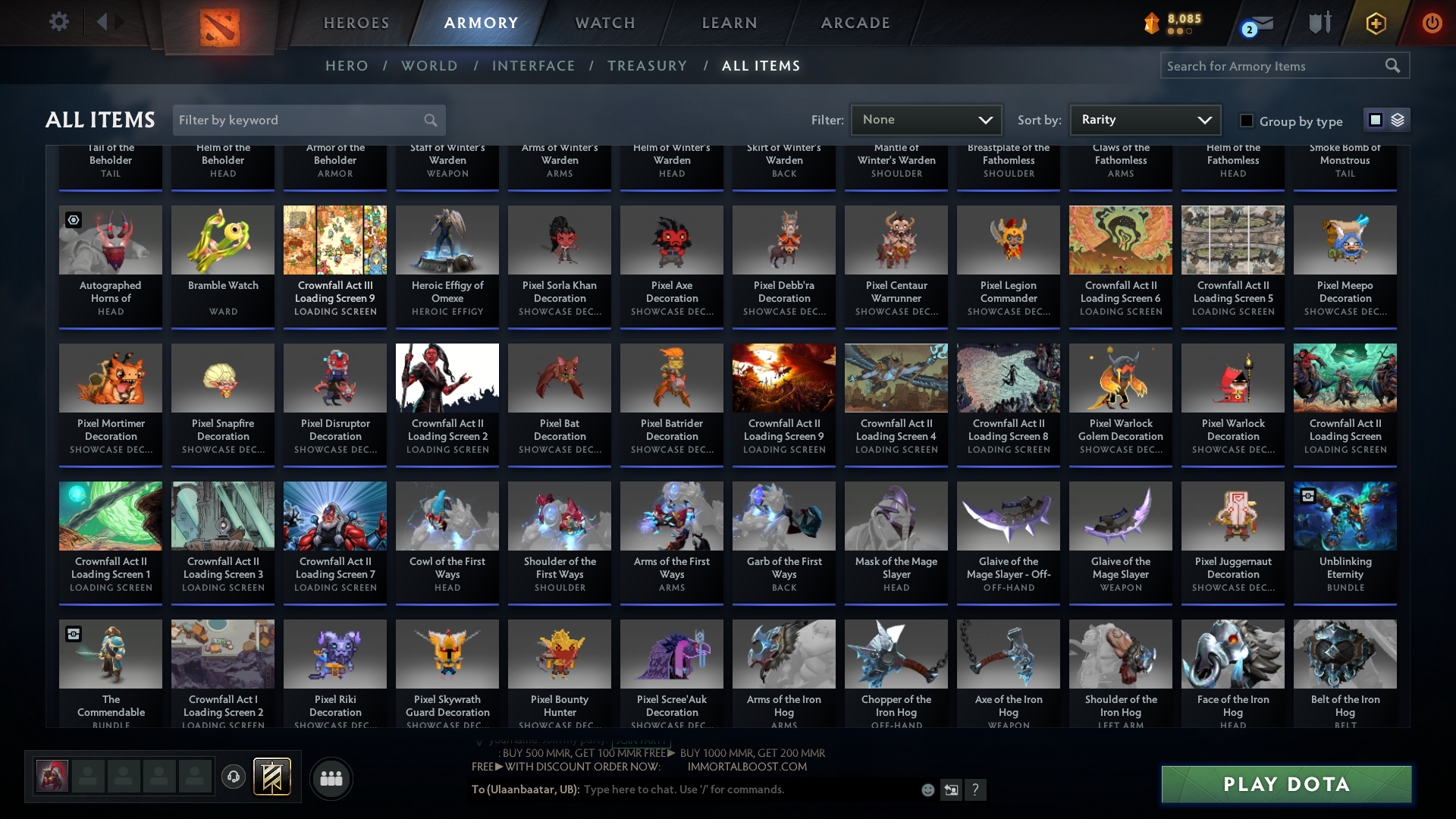Viewport: 1456px width, 819px height.
Task: Click the battle gear shield and sword icon
Action: [1319, 24]
